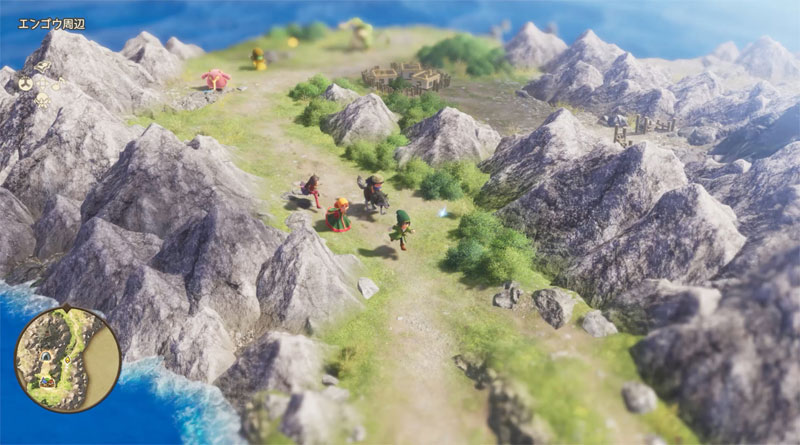800x445 pixels.
Task: Choose the music note shortcut icon
Action: (x=58, y=84)
